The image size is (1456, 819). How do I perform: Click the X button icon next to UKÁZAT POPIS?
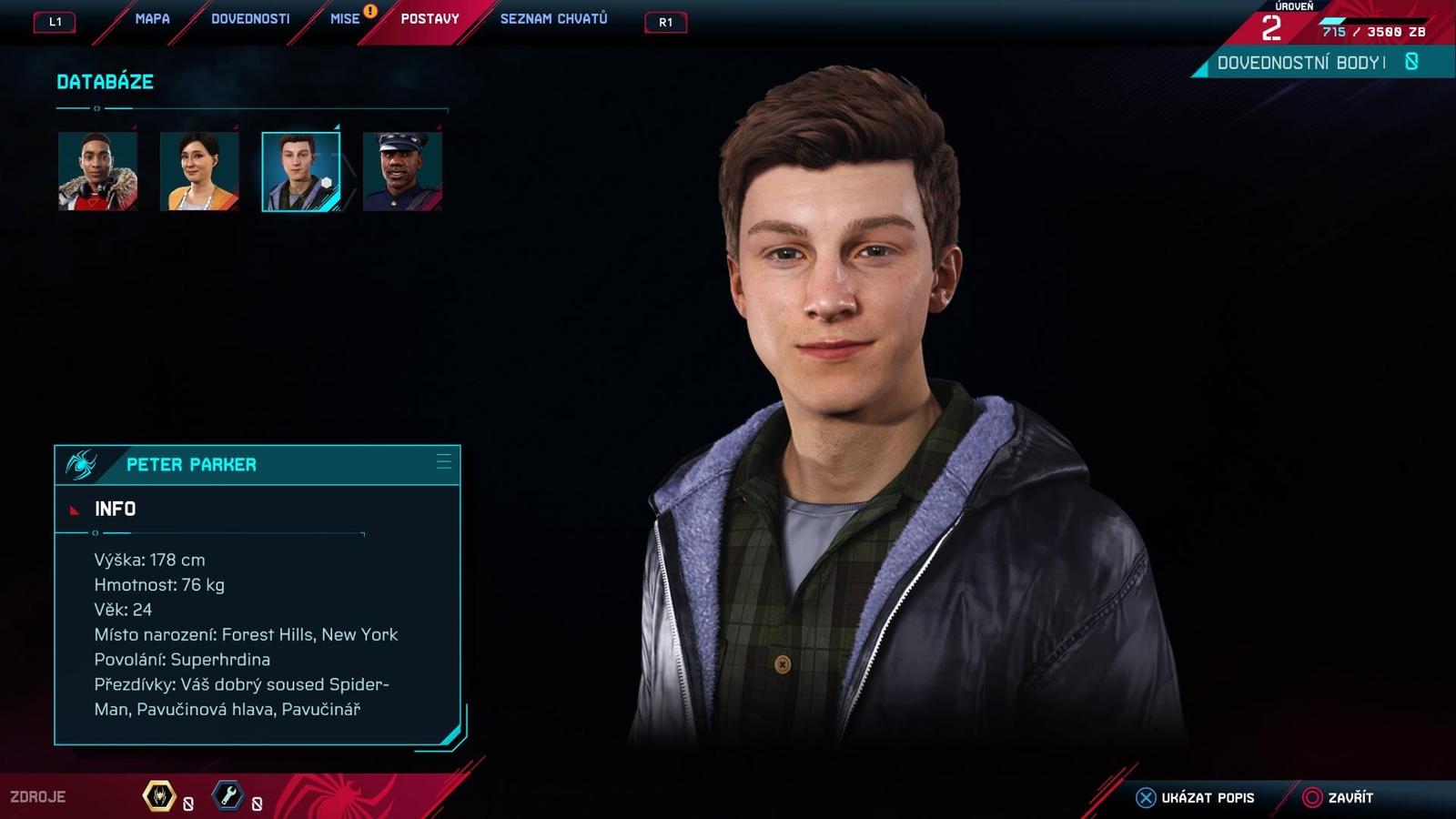[1145, 797]
